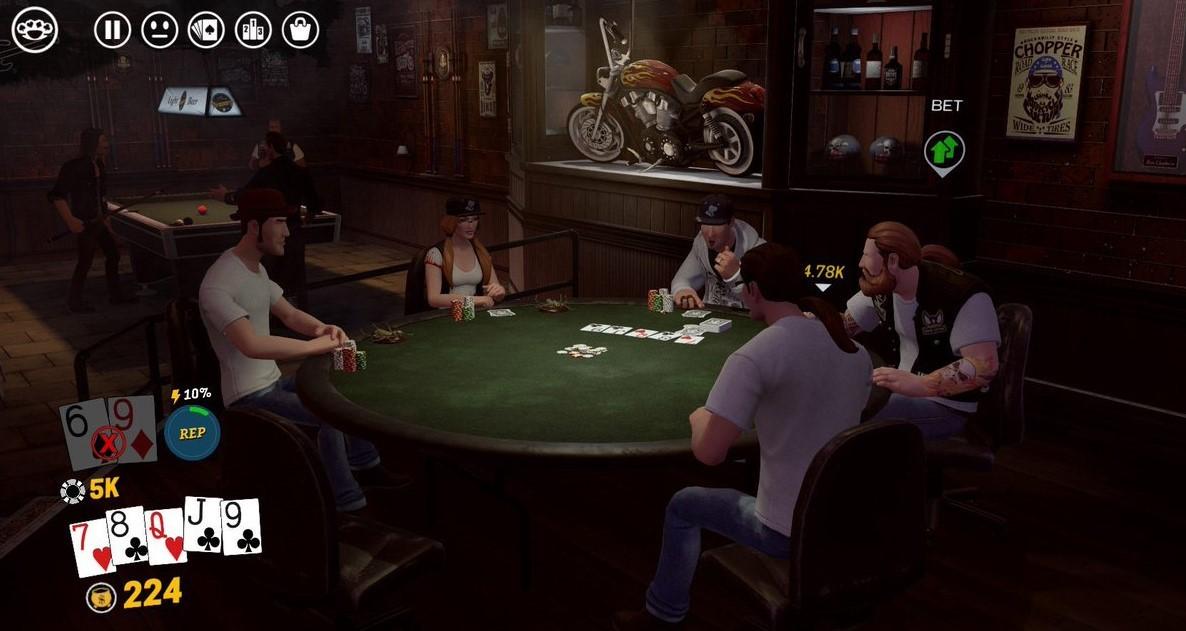Select the 9 of clubs community card

pos(242,525)
